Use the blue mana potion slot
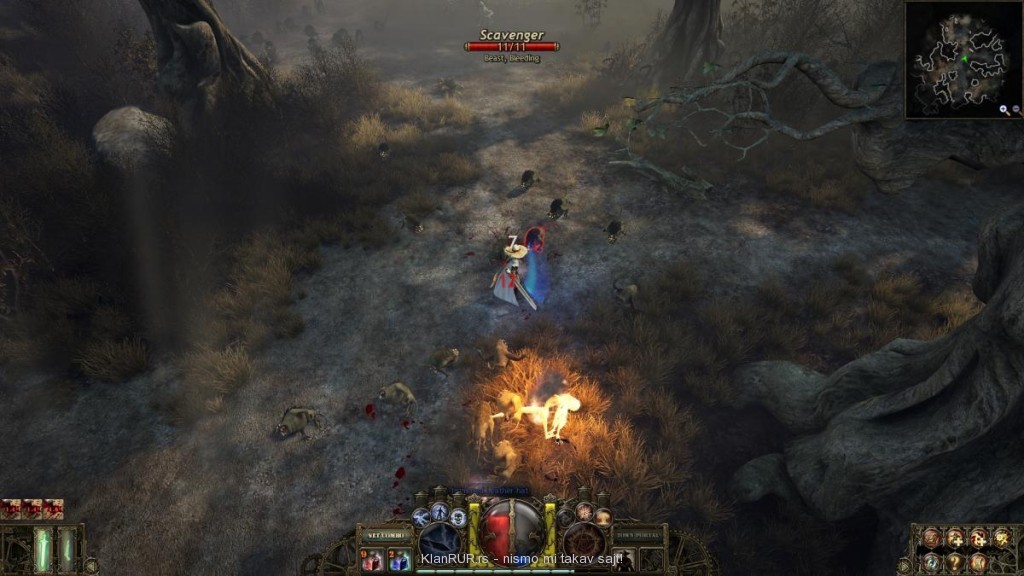Viewport: 1024px width, 576px height. point(398,560)
